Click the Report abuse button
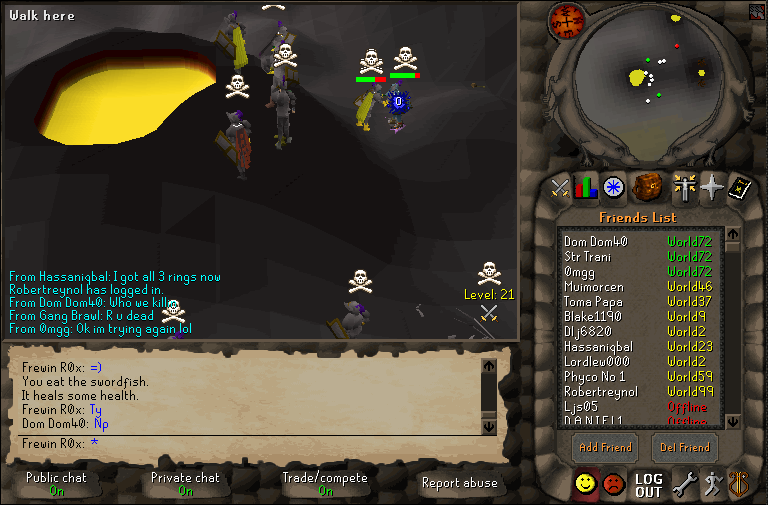Image resolution: width=768 pixels, height=505 pixels. click(459, 484)
